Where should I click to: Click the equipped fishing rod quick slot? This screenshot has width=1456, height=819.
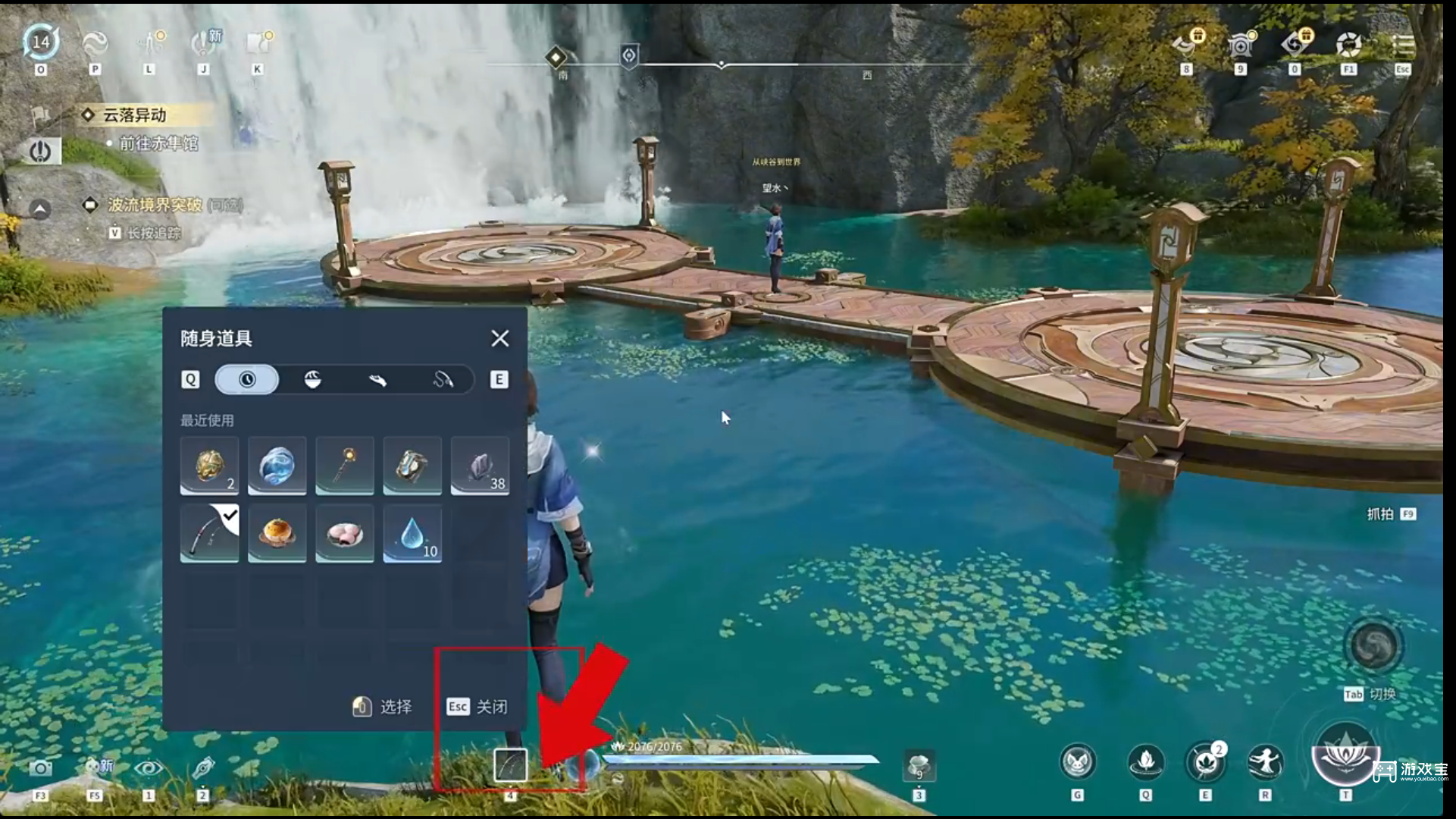[510, 765]
